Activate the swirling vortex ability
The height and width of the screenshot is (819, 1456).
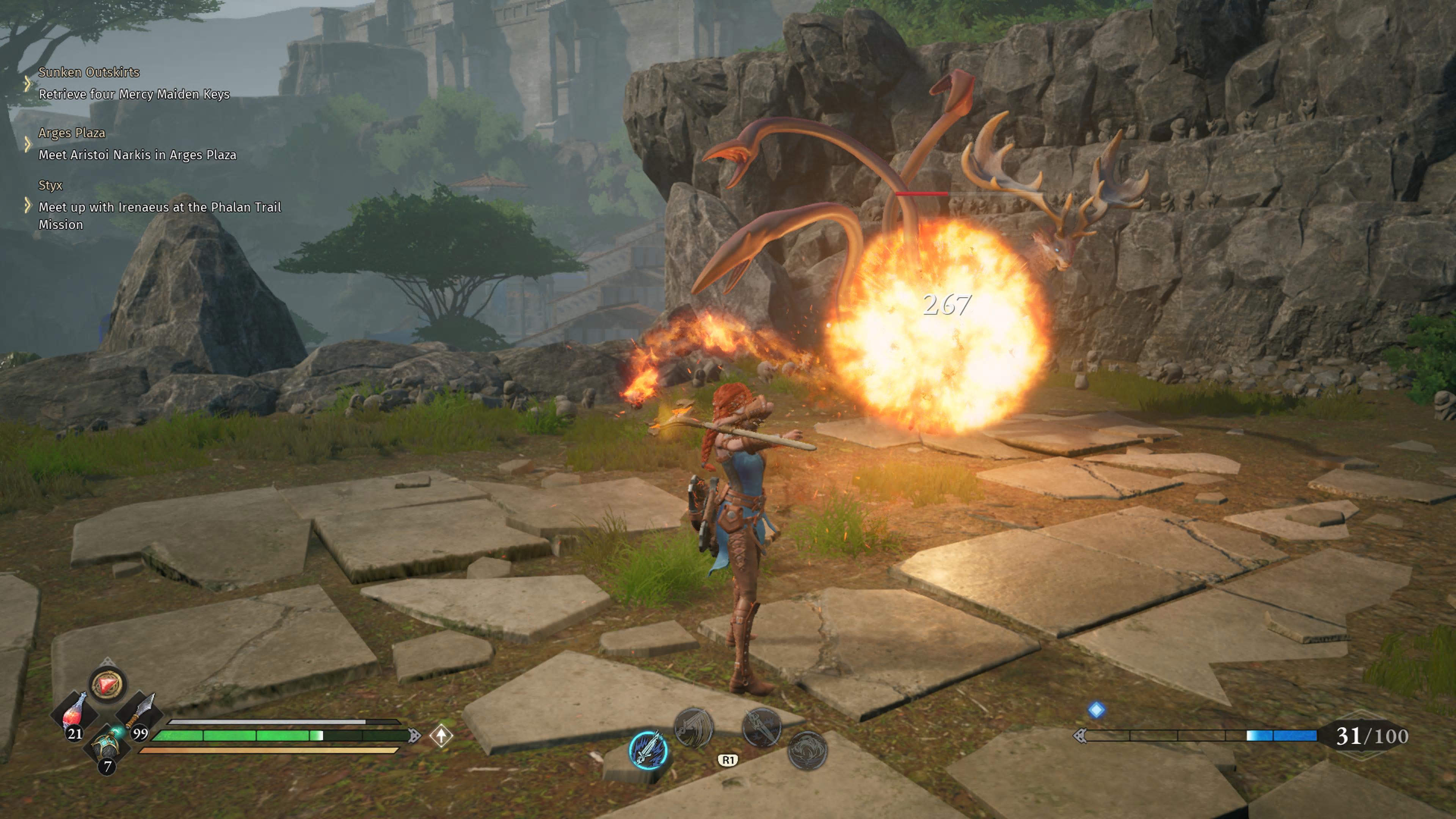tap(807, 750)
